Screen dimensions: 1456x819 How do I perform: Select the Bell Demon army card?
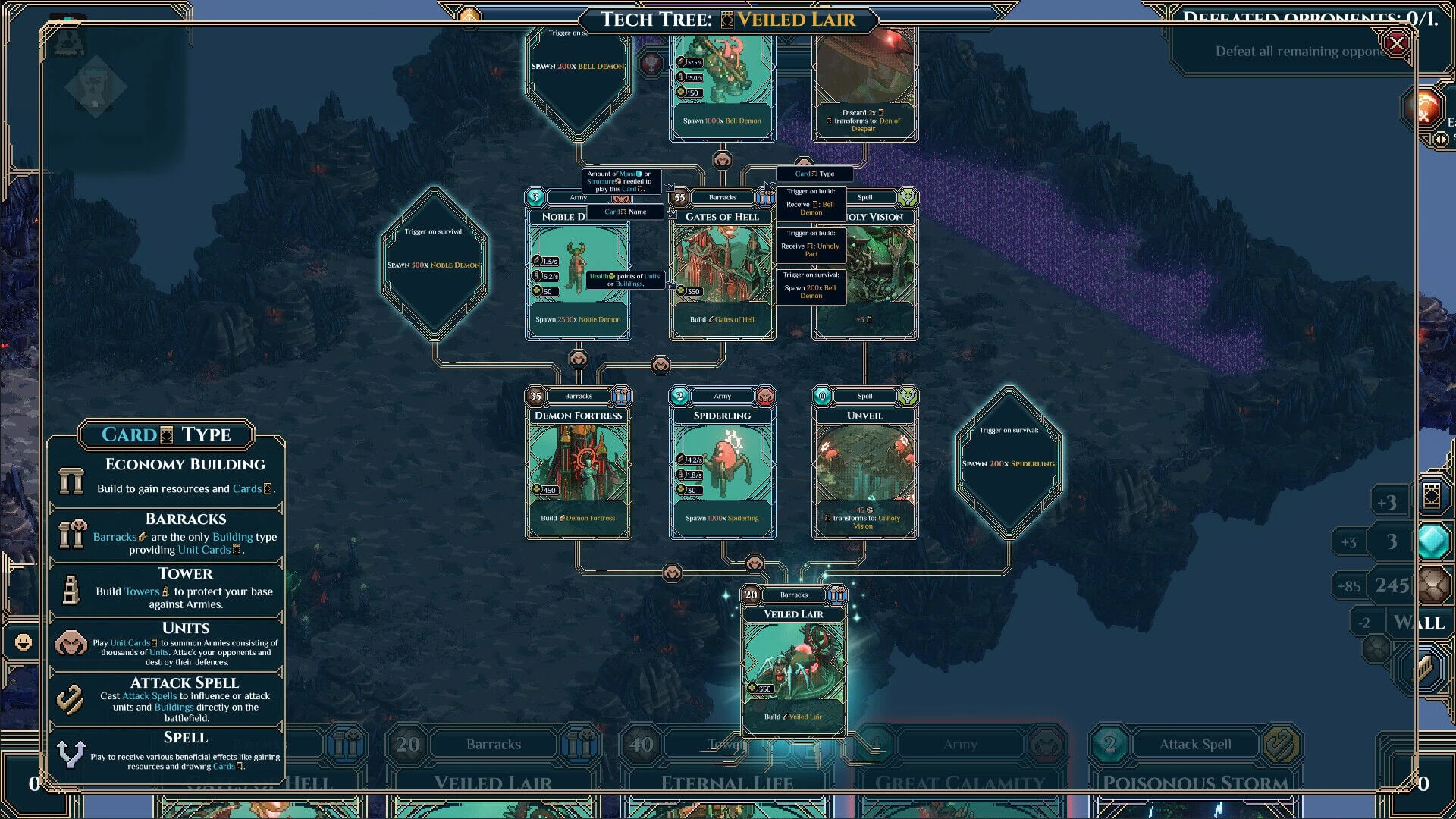pyautogui.click(x=722, y=83)
